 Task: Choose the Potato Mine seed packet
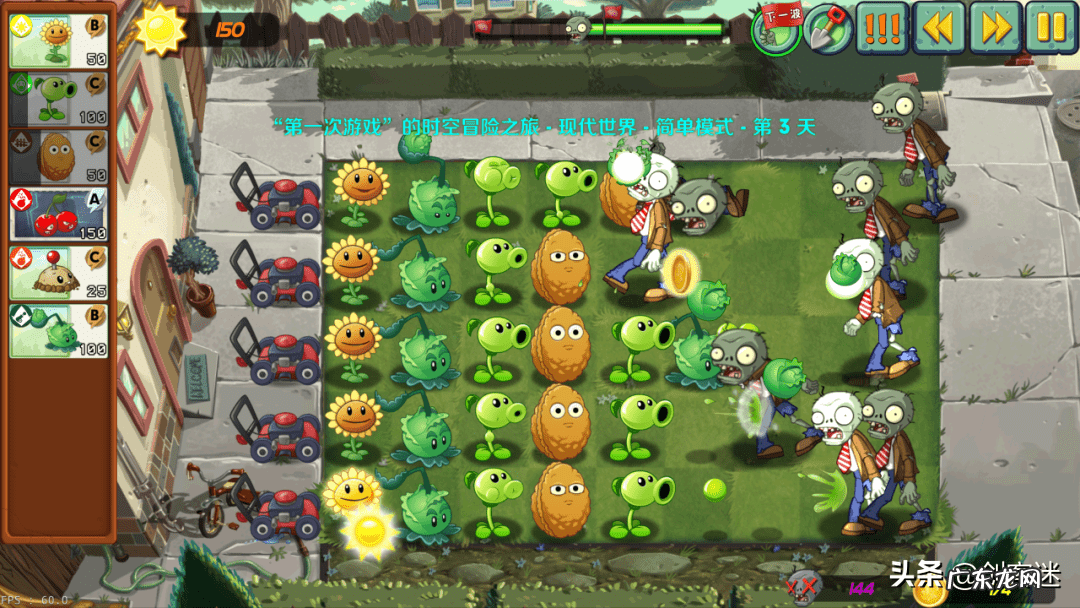pos(58,273)
